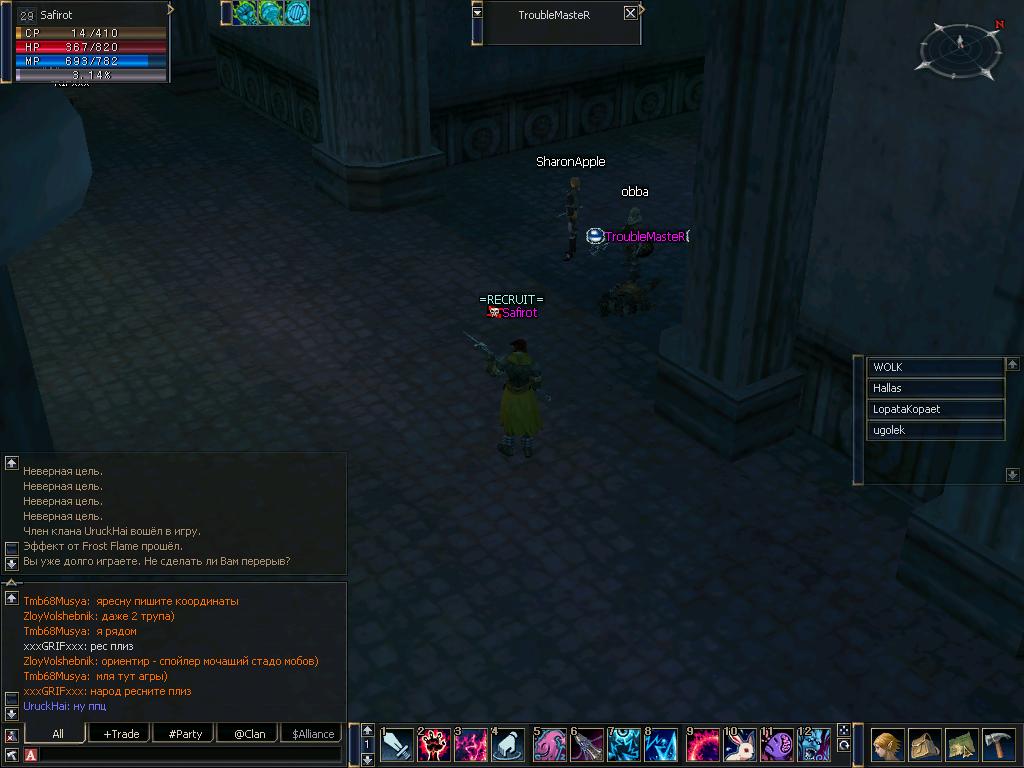This screenshot has height=768, width=1024.
Task: Activate the purple face skill in slot 11
Action: 778,745
